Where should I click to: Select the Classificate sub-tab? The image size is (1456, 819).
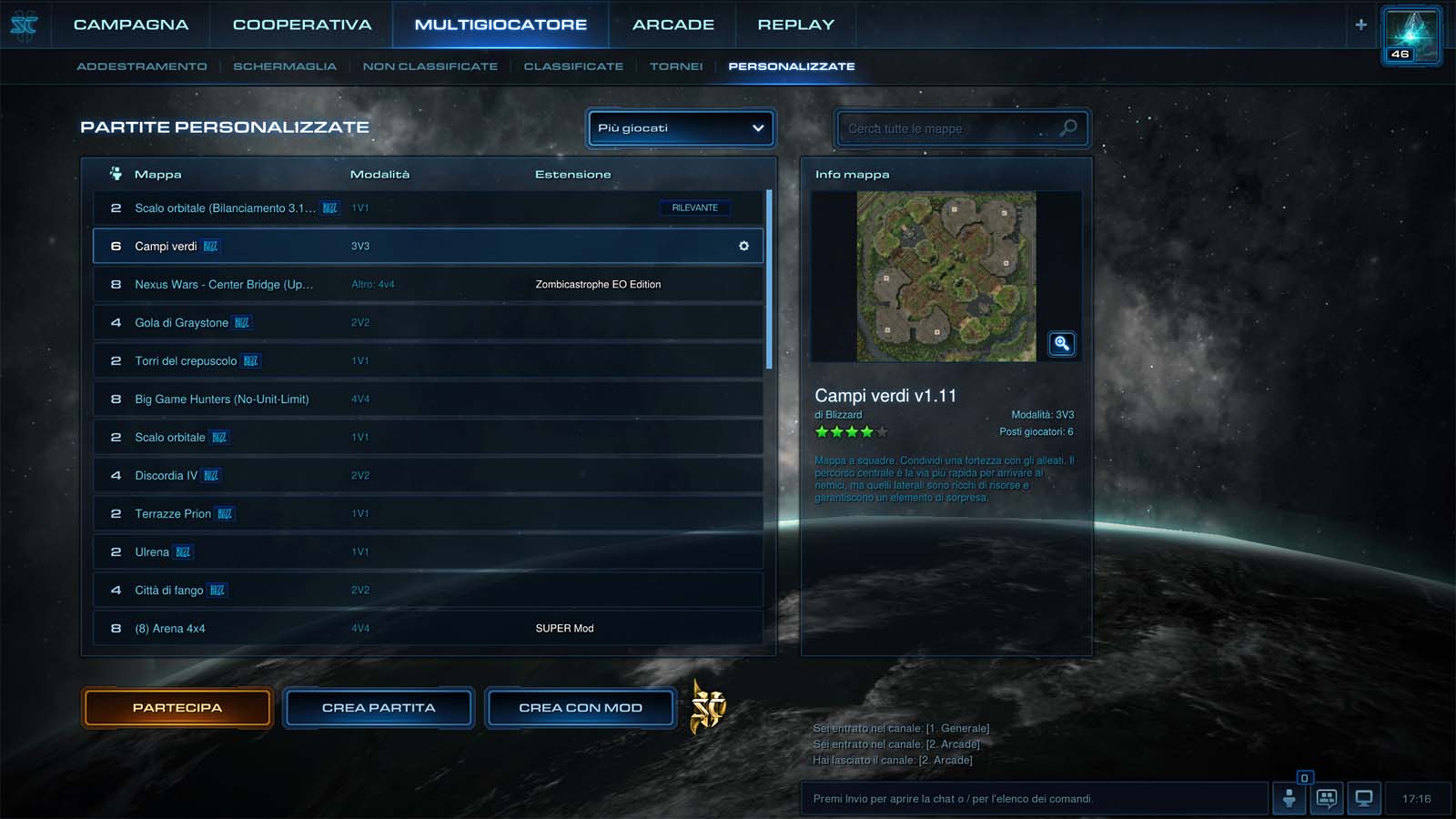[x=573, y=66]
